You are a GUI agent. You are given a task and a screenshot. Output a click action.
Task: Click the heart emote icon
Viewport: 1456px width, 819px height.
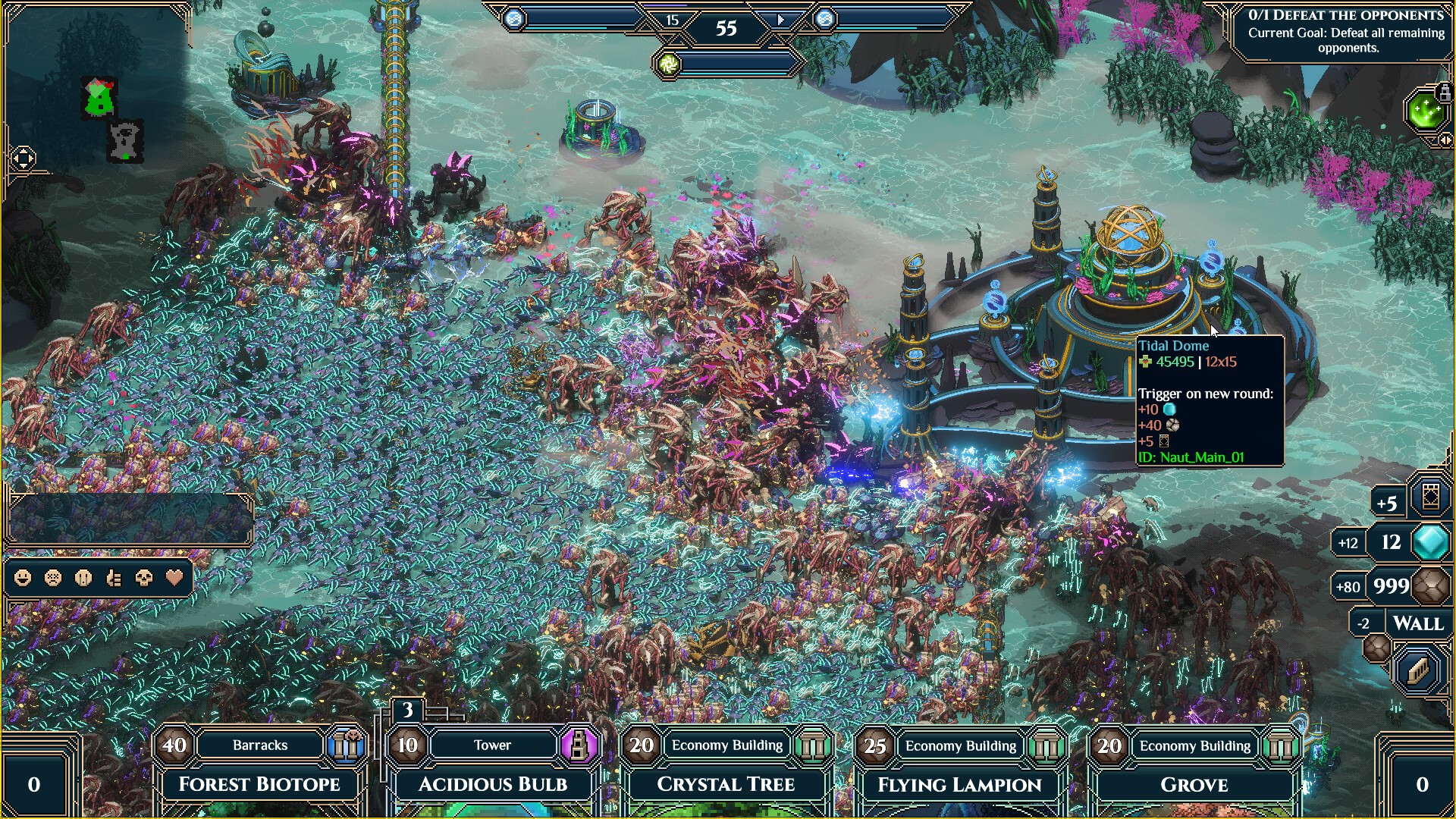click(174, 578)
